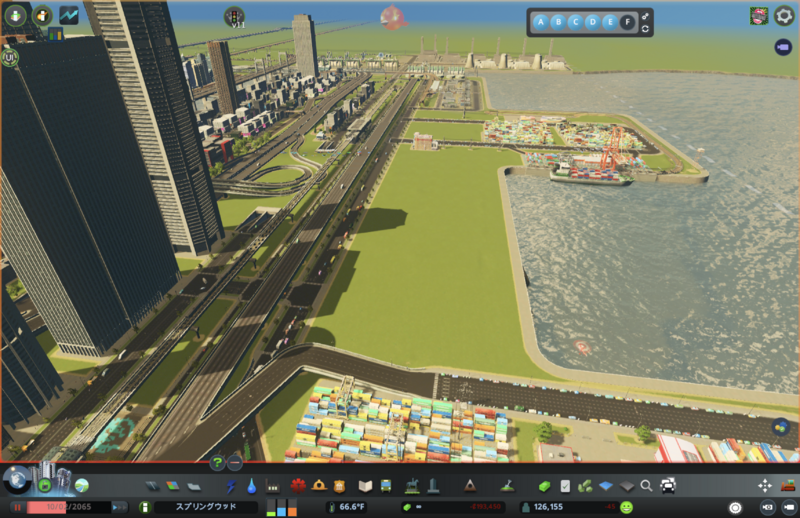Viewport: 800px width, 518px height.
Task: Toggle the red pause button
Action: click(x=17, y=507)
